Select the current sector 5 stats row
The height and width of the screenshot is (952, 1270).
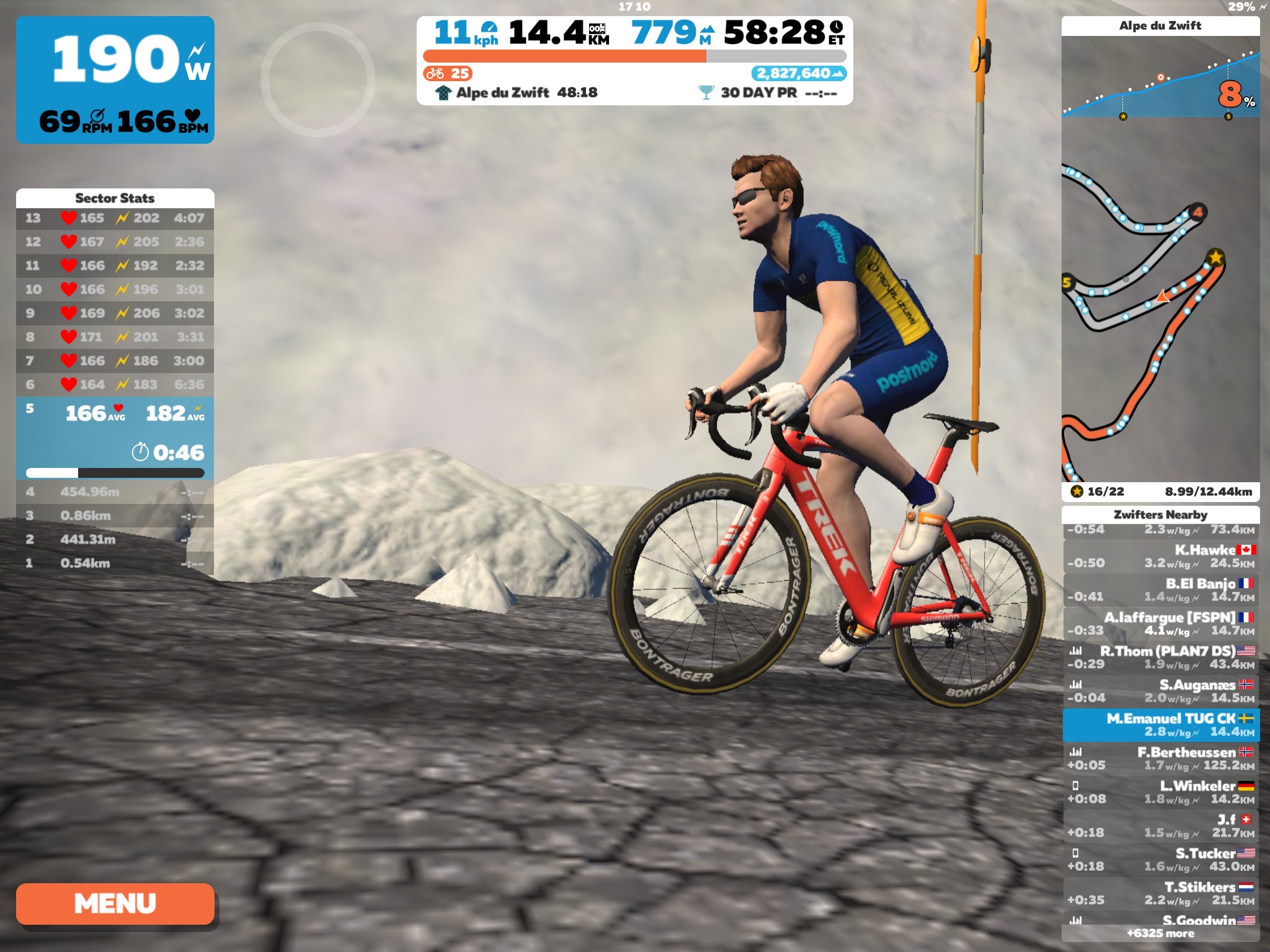(x=115, y=437)
